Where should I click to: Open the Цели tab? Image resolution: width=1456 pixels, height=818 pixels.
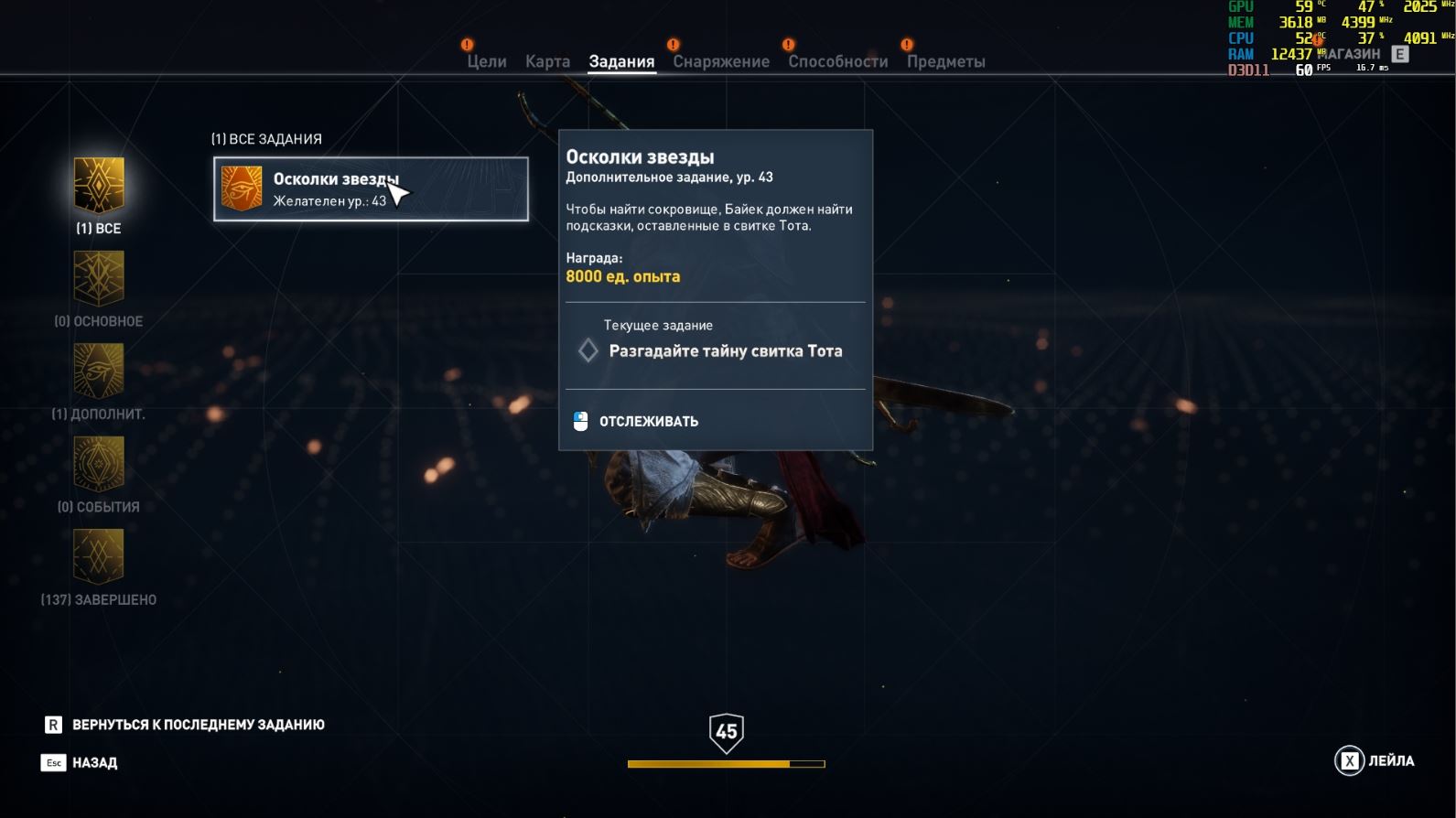click(x=486, y=61)
